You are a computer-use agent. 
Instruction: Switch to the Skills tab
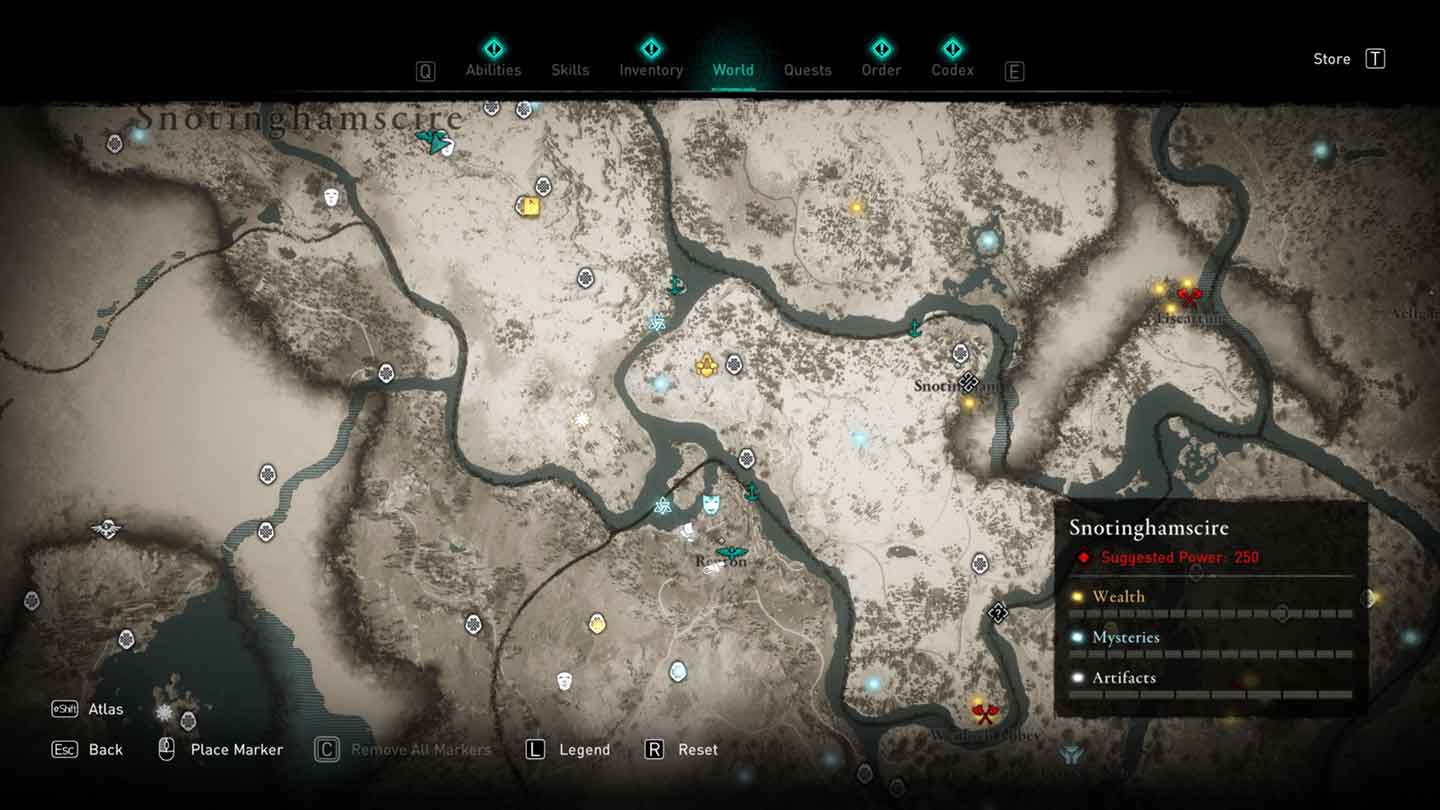[x=570, y=70]
